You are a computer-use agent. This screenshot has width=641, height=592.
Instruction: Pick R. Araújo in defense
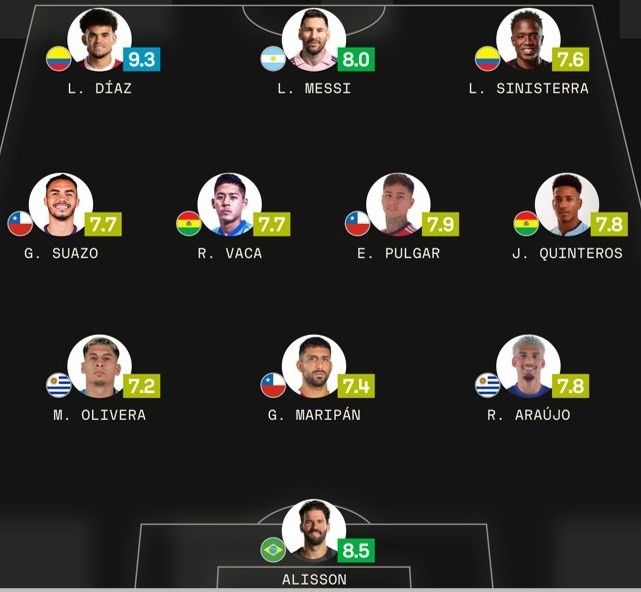tap(528, 368)
